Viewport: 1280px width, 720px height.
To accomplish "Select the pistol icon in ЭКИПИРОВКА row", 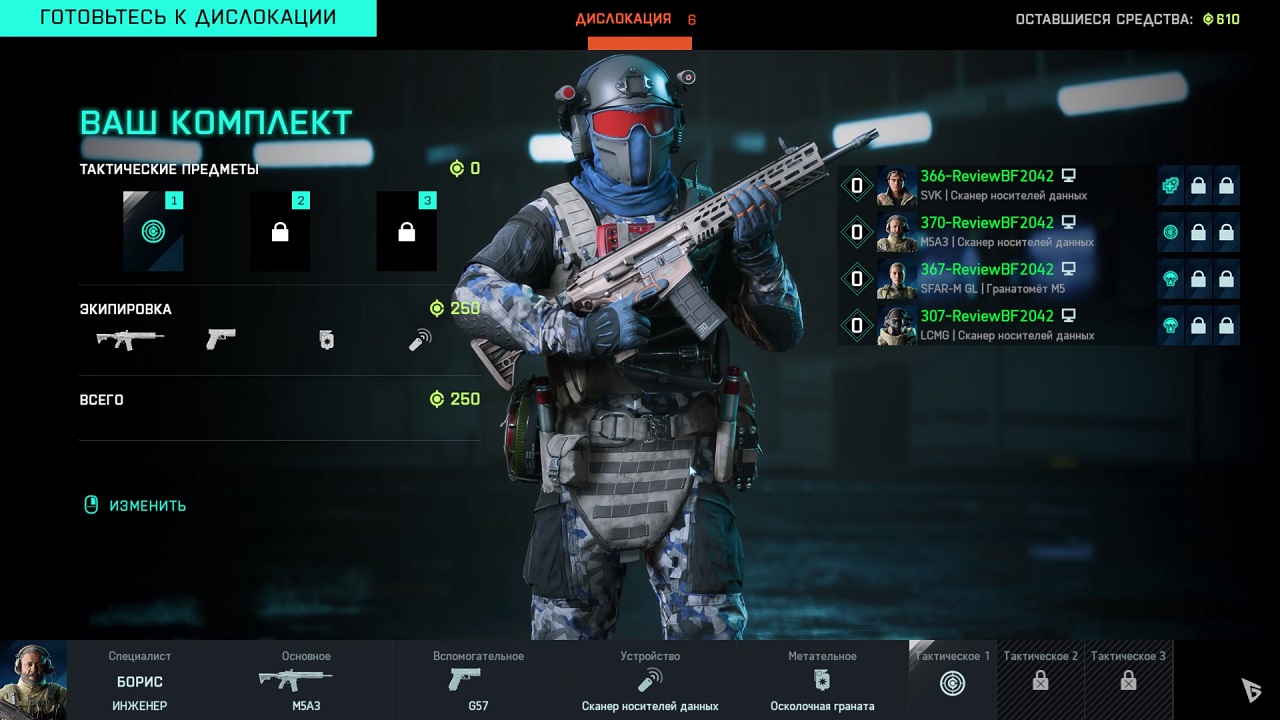I will 220,340.
